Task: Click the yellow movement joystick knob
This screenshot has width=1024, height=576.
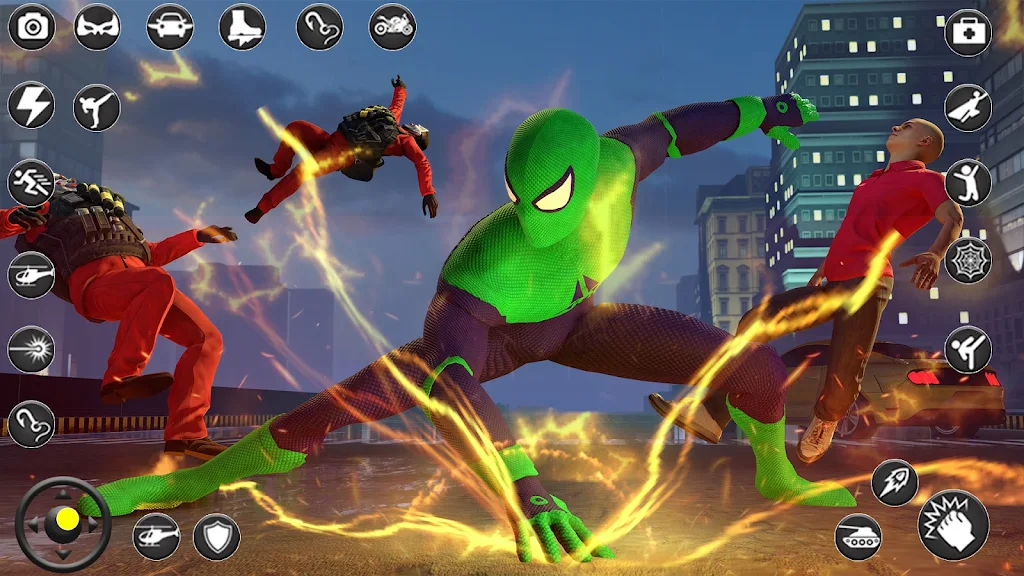Action: click(x=66, y=520)
